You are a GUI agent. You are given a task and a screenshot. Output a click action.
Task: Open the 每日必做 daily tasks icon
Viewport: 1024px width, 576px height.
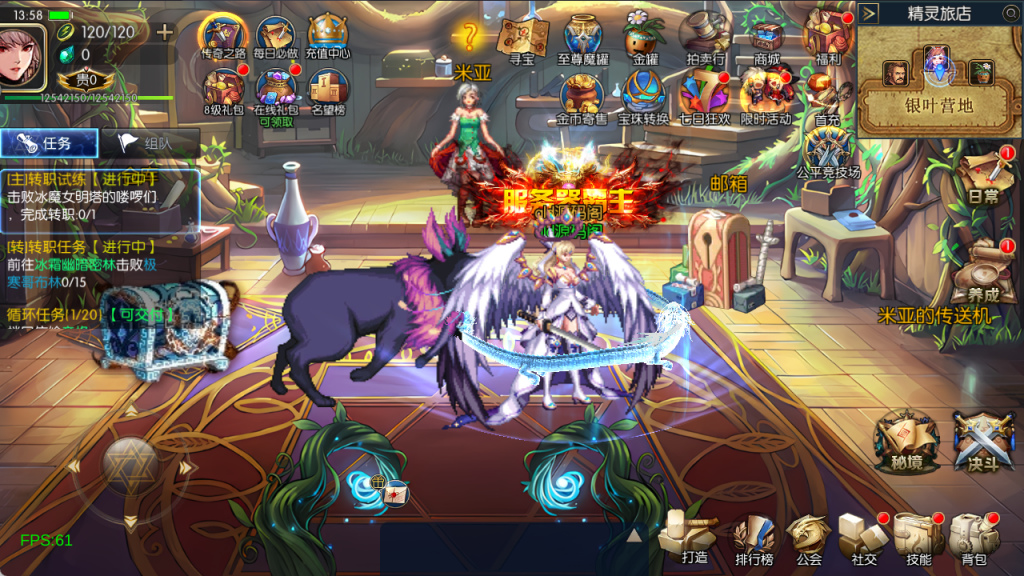[277, 35]
